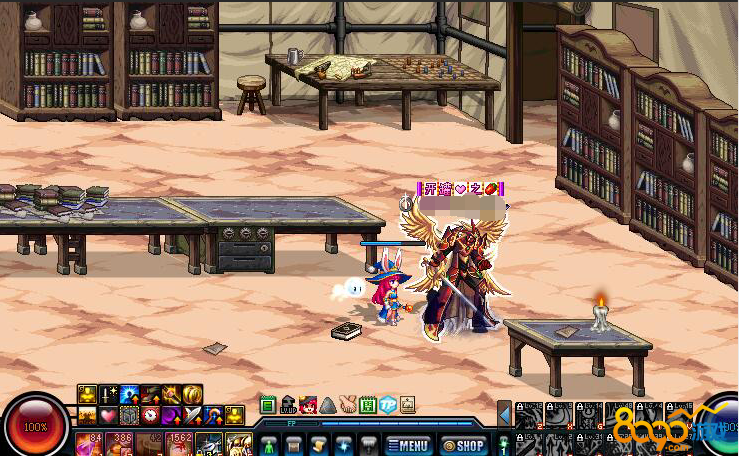The image size is (739, 456).
Task: Click the red-haired character face icon
Action: pos(308,405)
